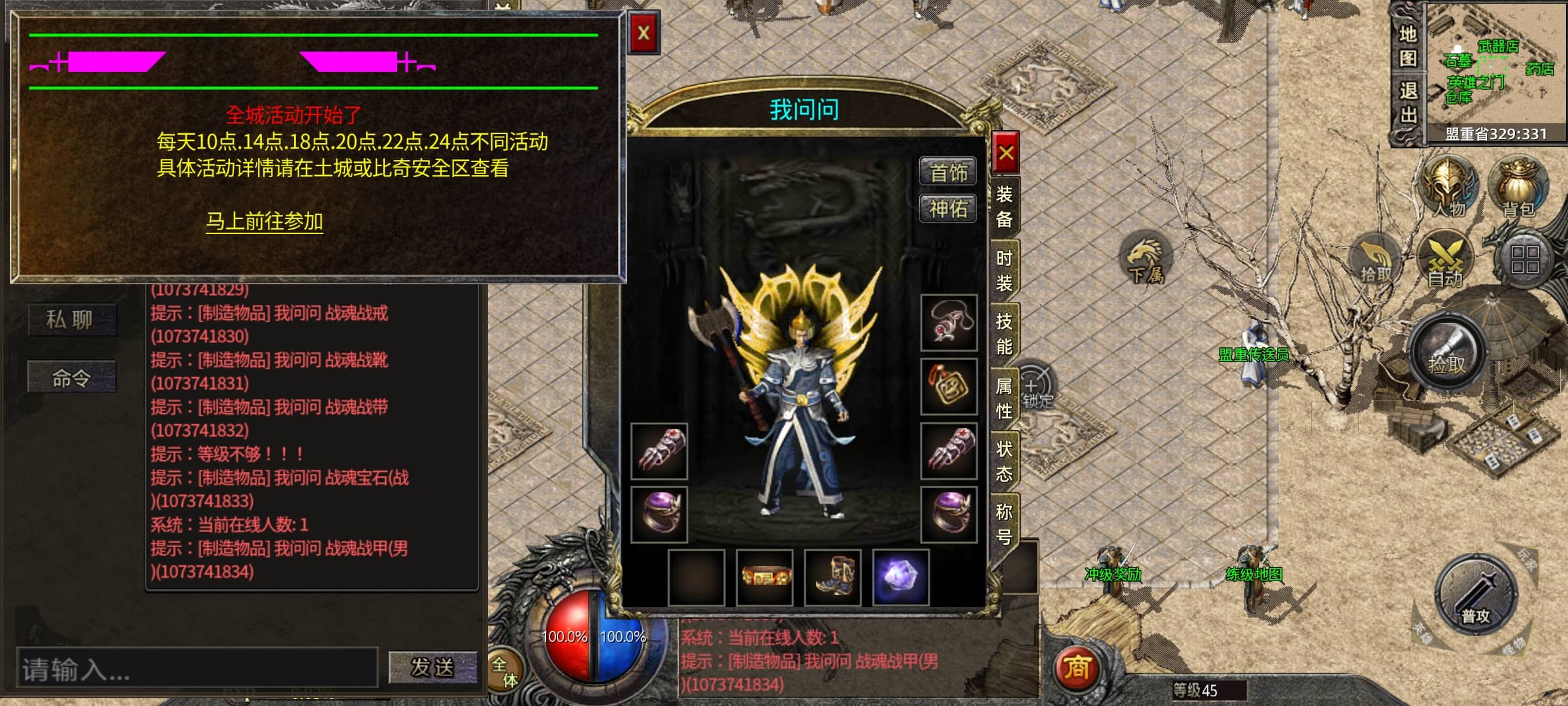The height and width of the screenshot is (706, 1568).
Task: Open the 神佑 blessing view
Action: tap(948, 209)
